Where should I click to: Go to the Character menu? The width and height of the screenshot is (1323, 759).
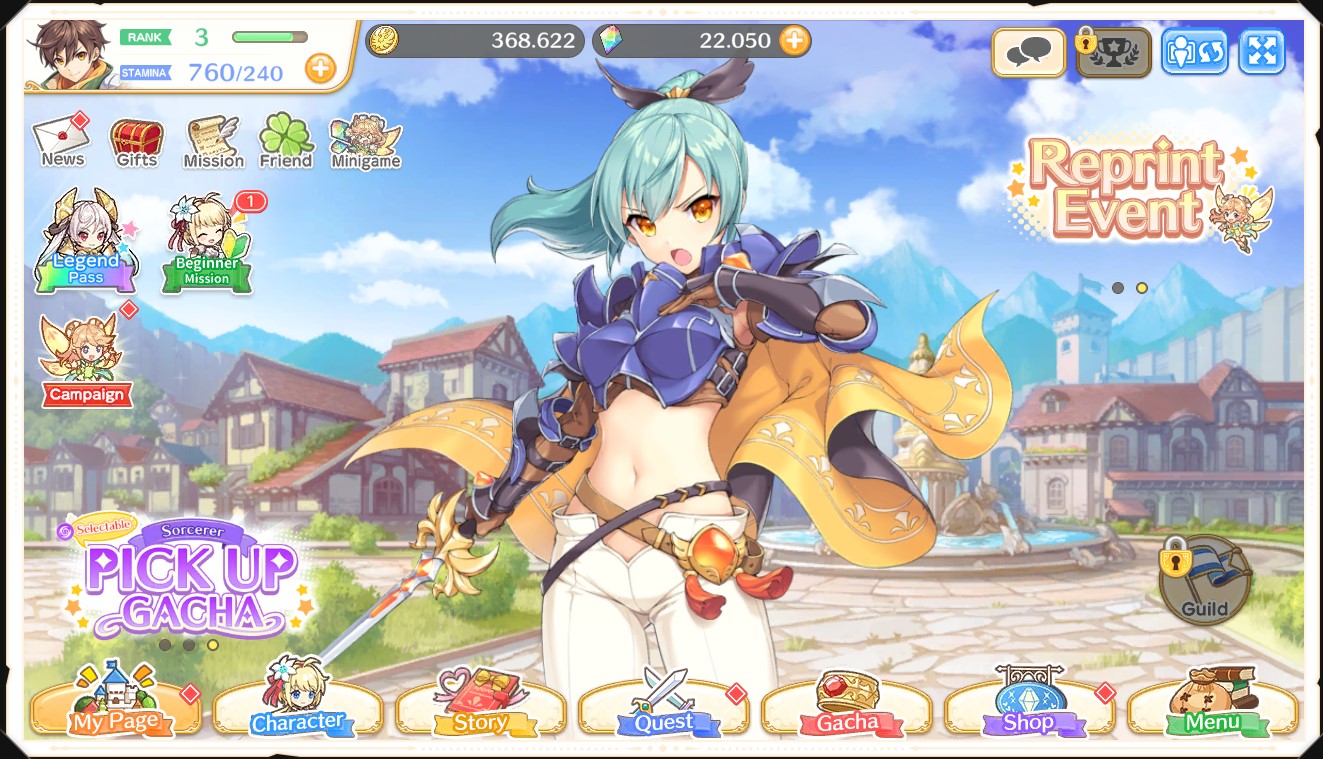click(x=297, y=706)
